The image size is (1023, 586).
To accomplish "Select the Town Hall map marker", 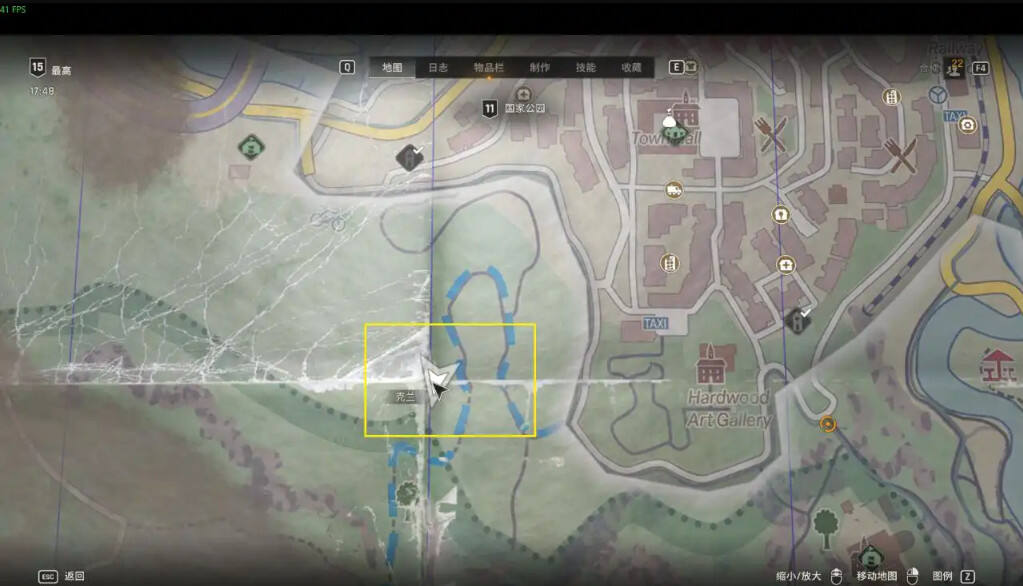I will [678, 130].
